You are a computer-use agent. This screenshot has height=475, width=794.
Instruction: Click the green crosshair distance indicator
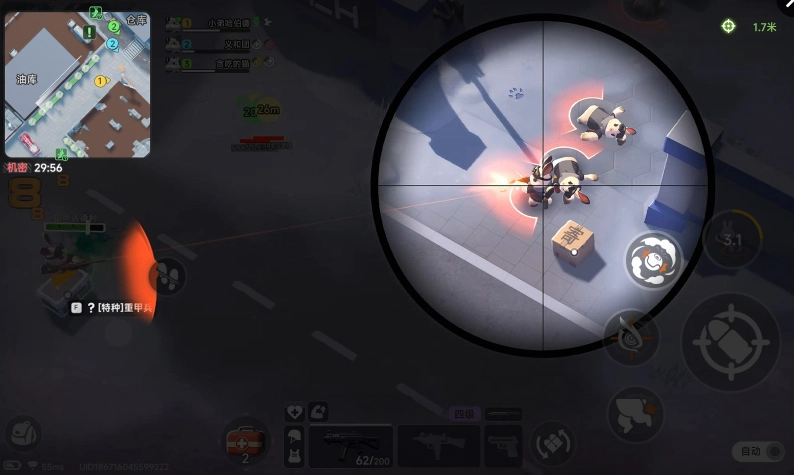tap(729, 27)
